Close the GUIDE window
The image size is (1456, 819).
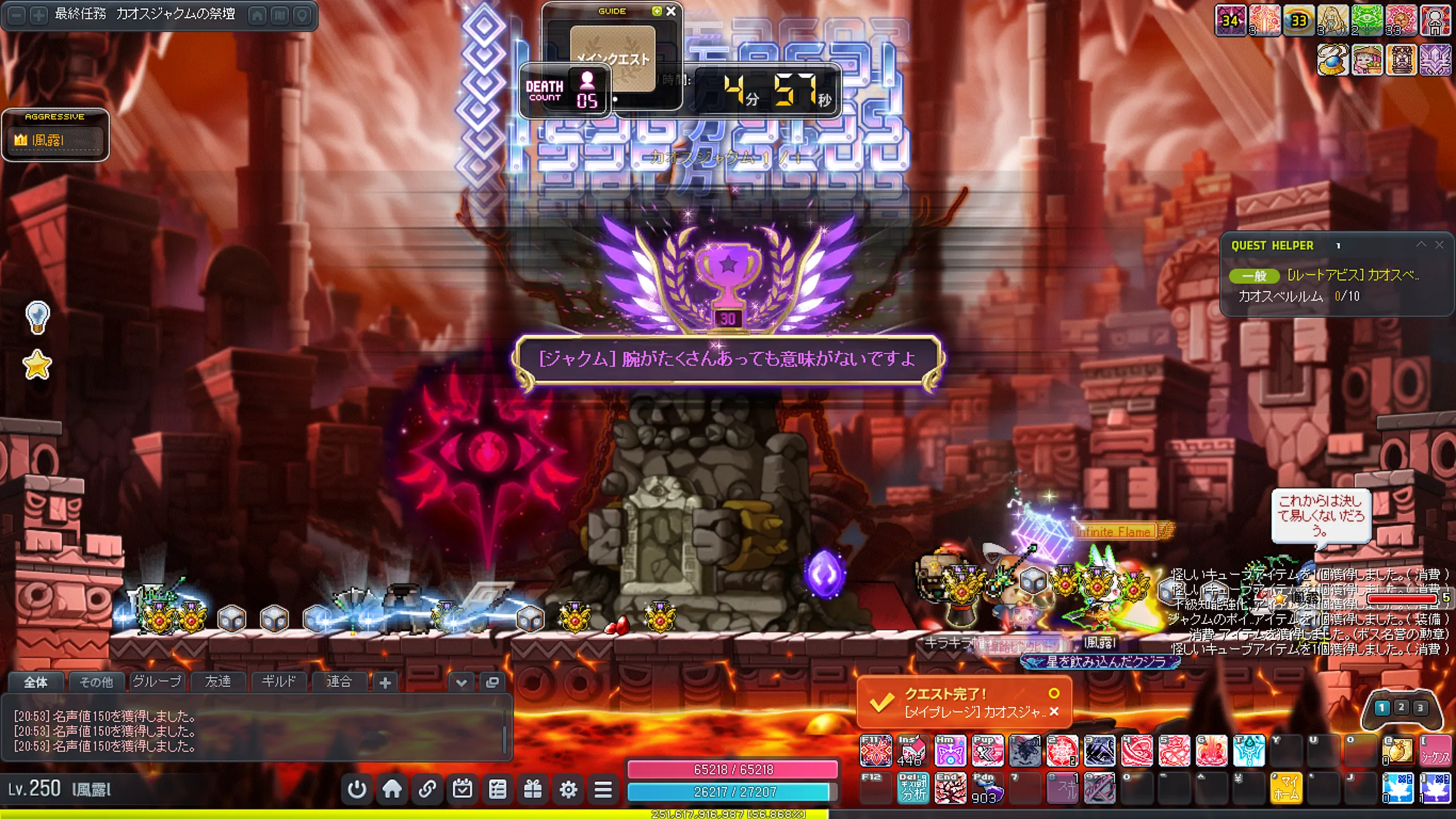pyautogui.click(x=671, y=11)
